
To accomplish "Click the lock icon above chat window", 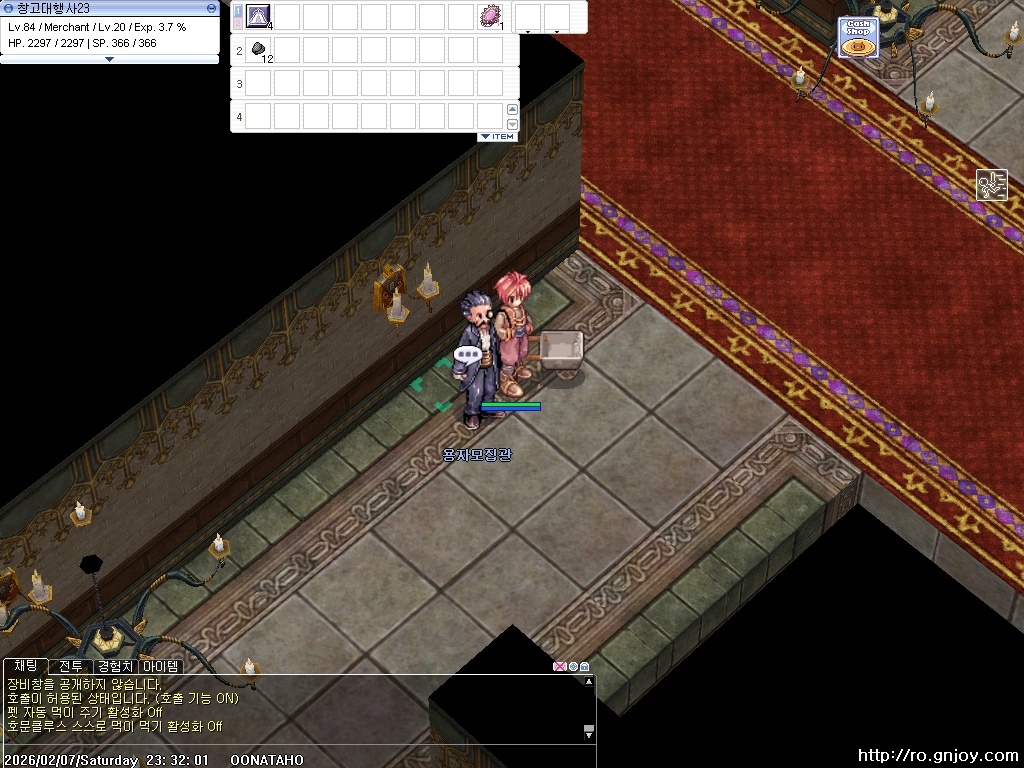I will pos(585,666).
